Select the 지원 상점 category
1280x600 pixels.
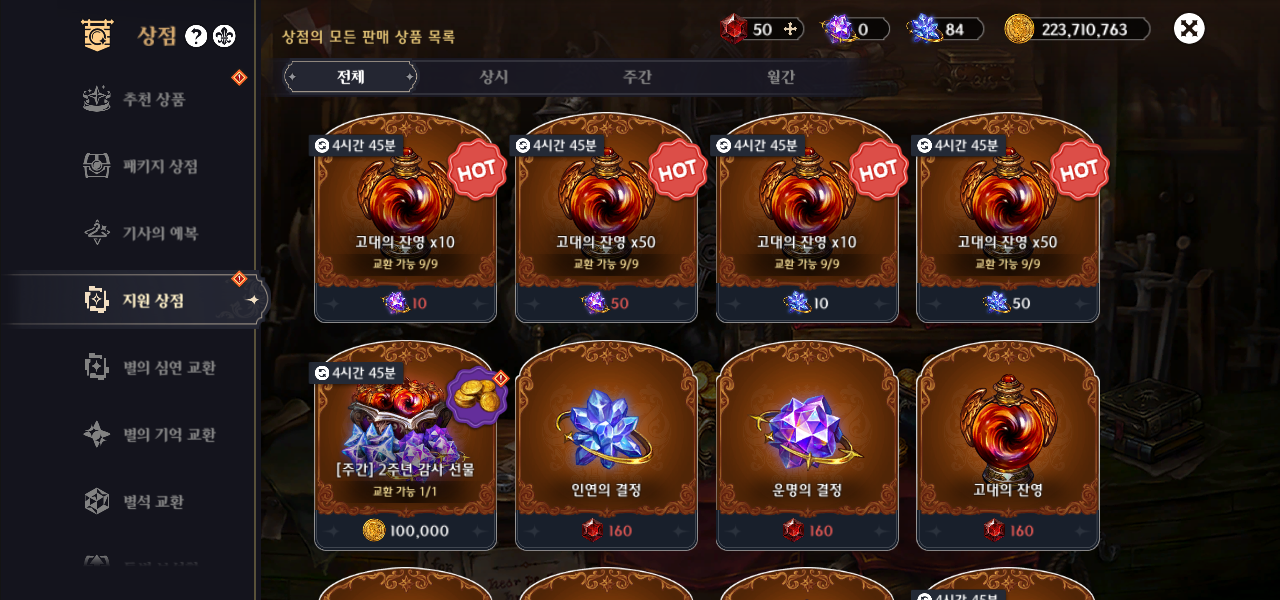[153, 300]
